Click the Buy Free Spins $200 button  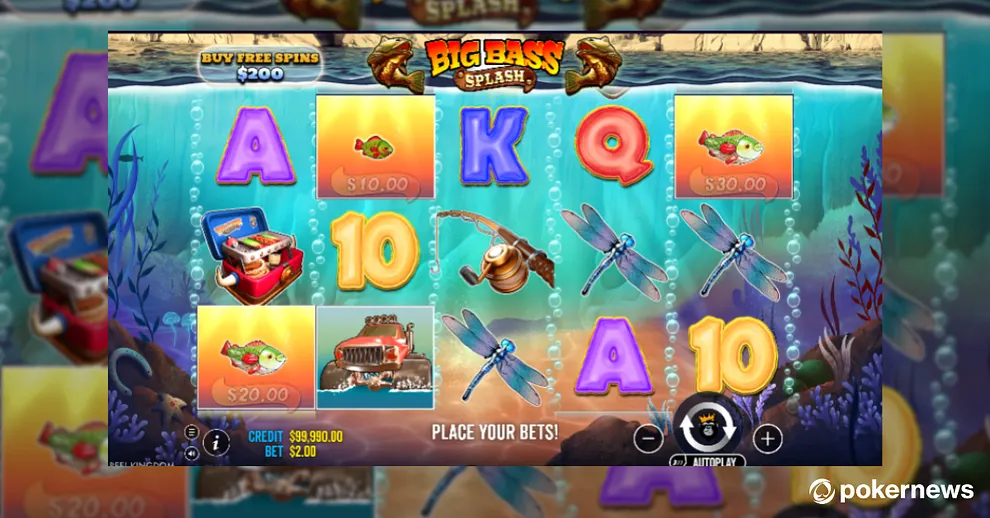(259, 65)
